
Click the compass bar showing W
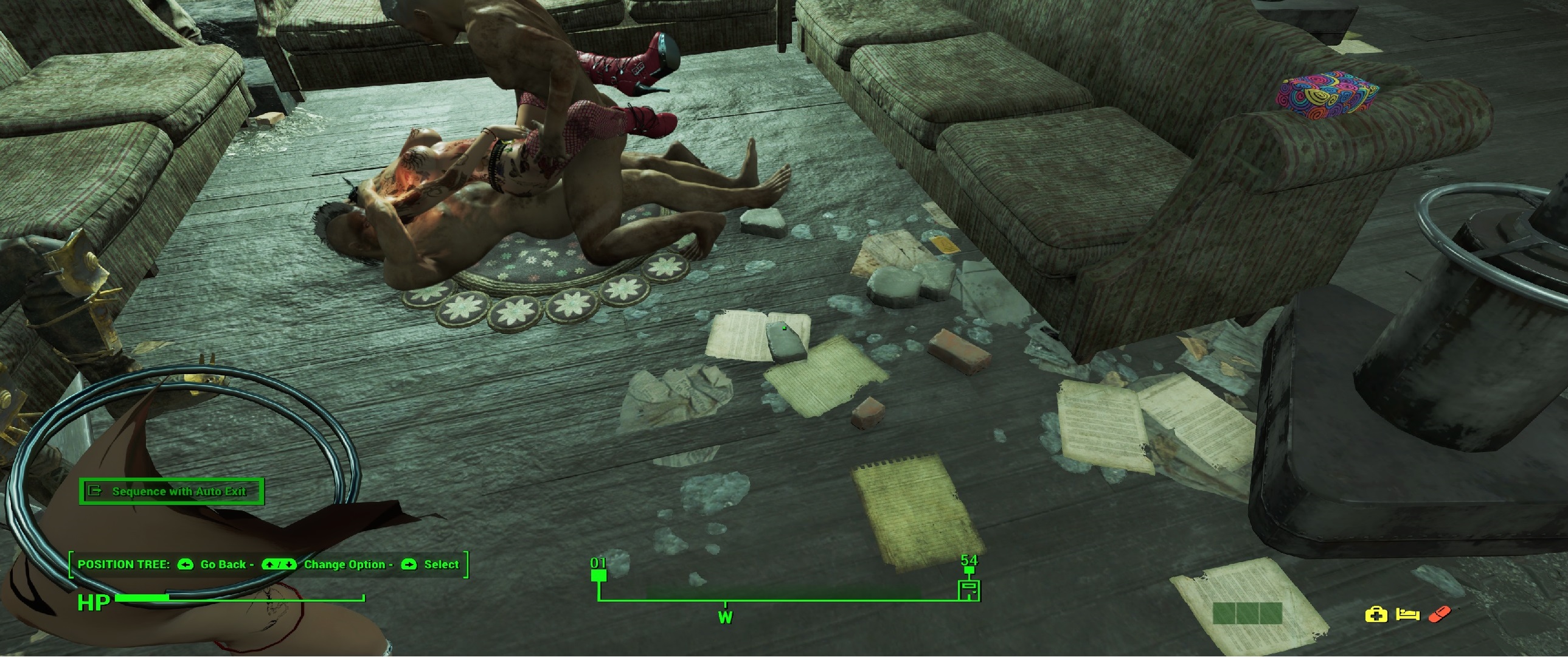tap(725, 617)
